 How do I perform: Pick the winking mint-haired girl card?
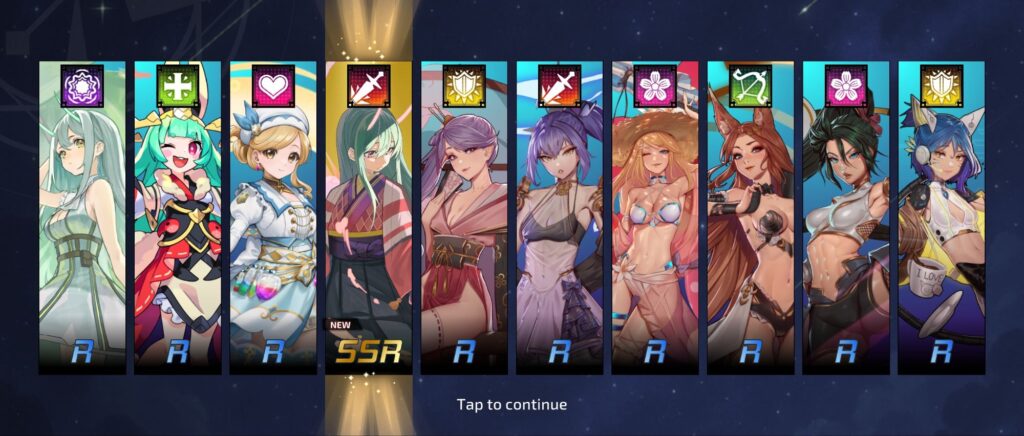(177, 220)
